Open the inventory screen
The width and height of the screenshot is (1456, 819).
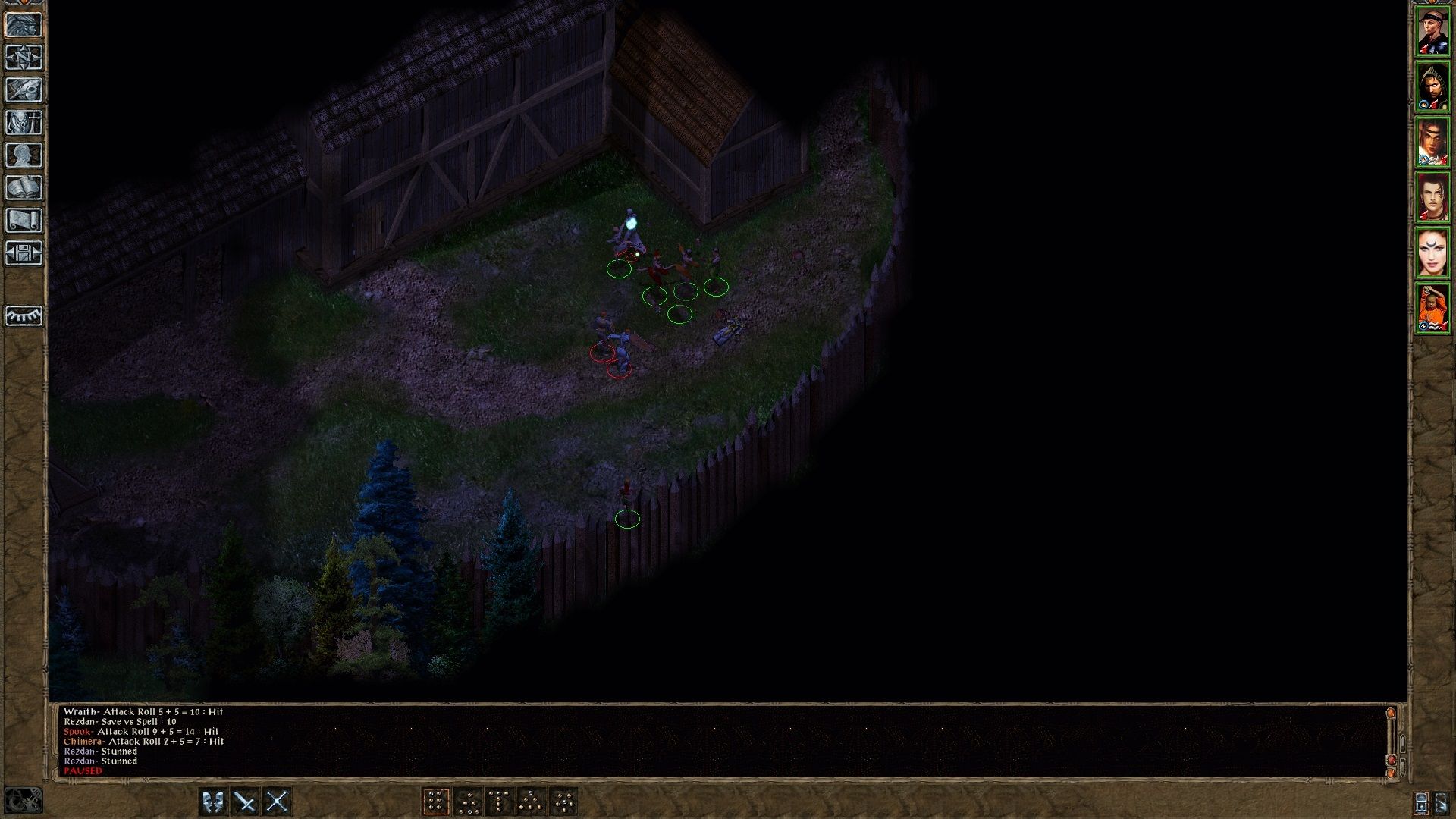coord(24,121)
